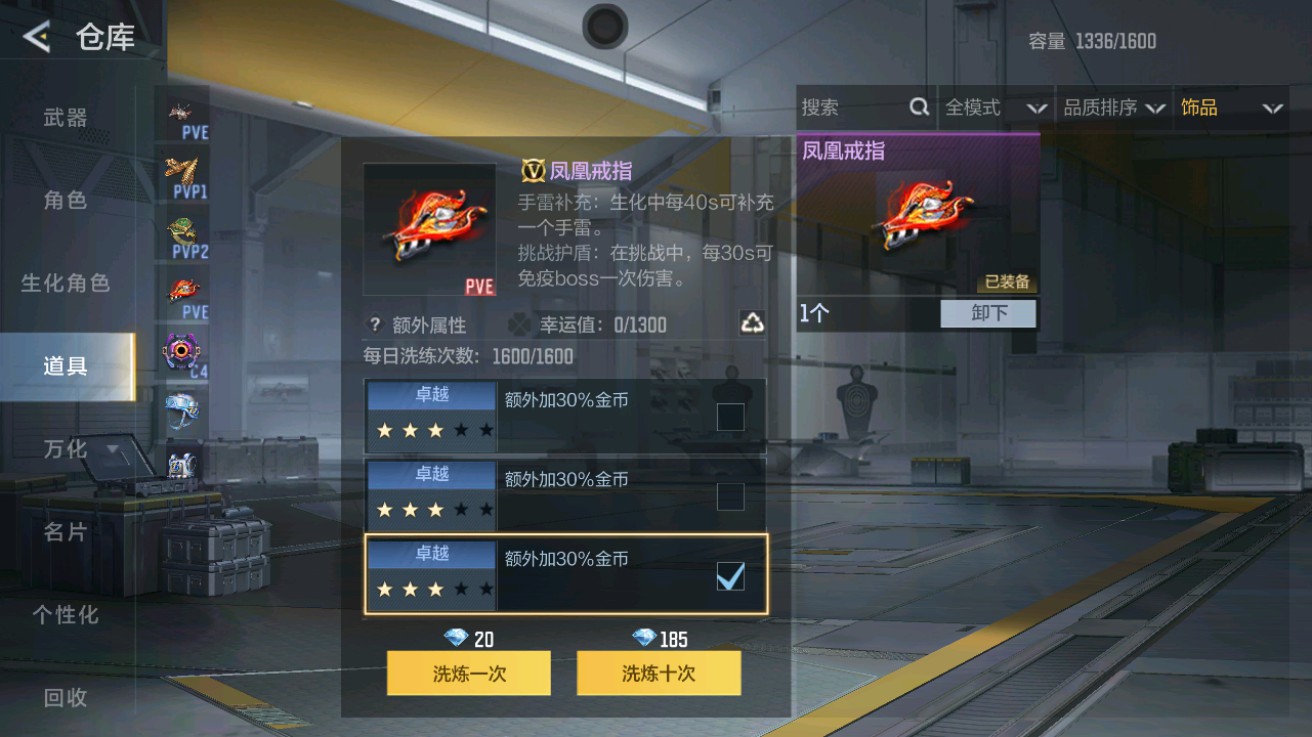
Task: Switch to the 万化 tab
Action: point(64,449)
